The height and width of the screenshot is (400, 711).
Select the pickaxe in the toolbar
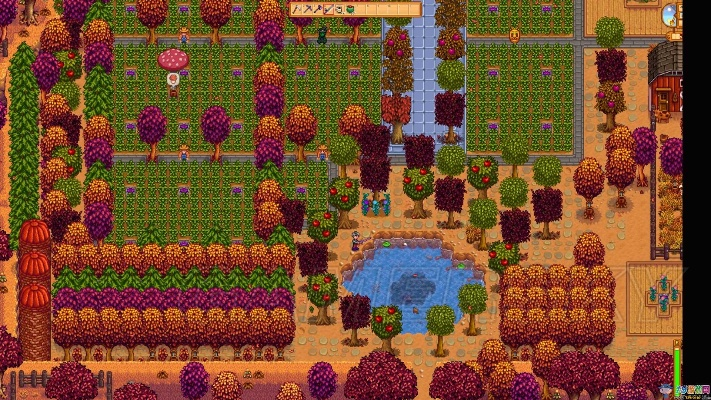click(x=307, y=9)
